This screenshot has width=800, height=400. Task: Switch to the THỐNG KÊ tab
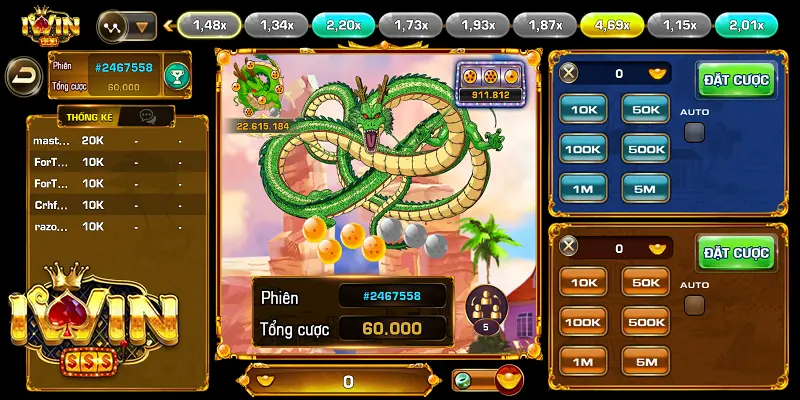pos(88,117)
